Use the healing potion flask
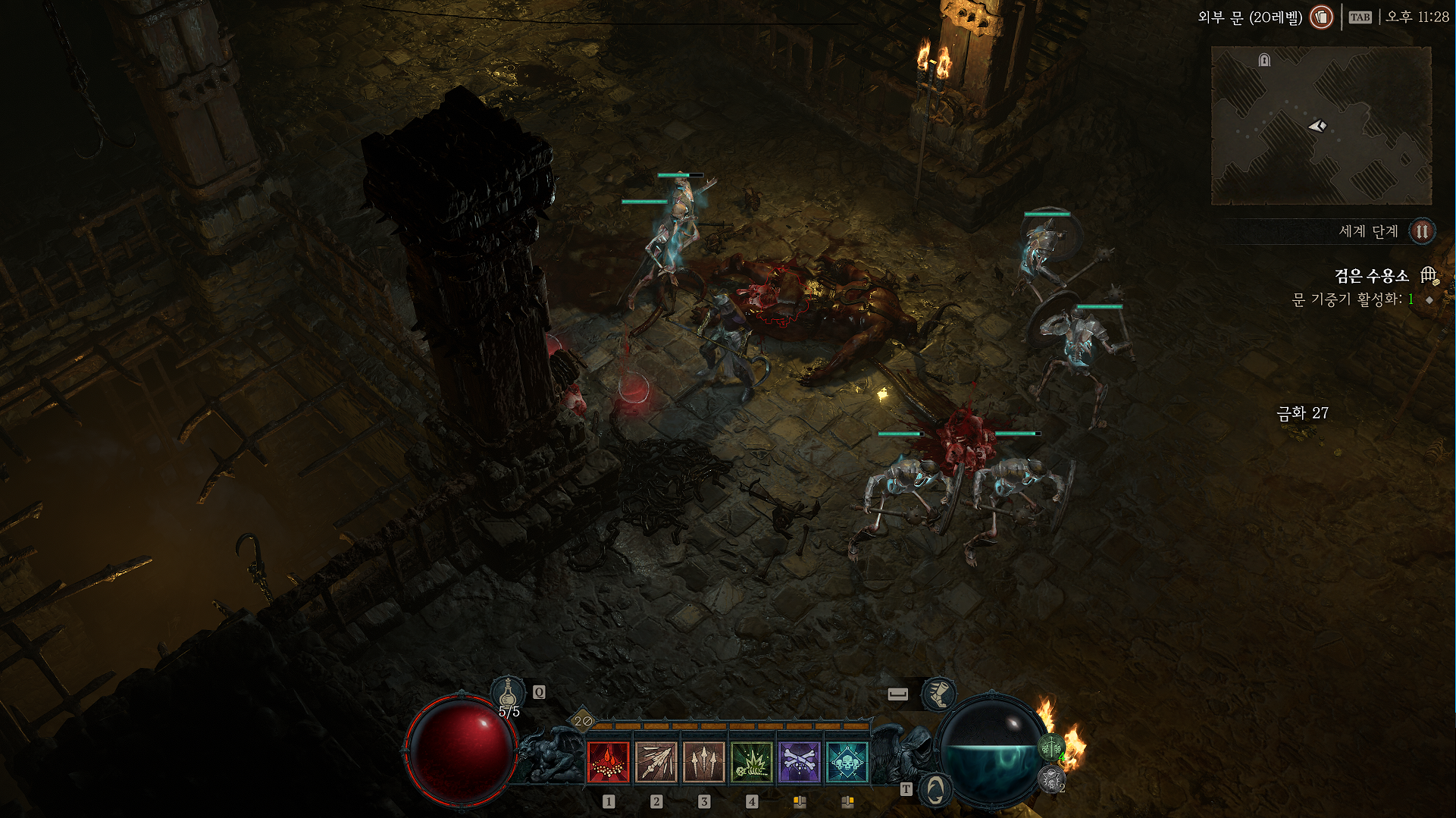1456x818 pixels. click(508, 694)
